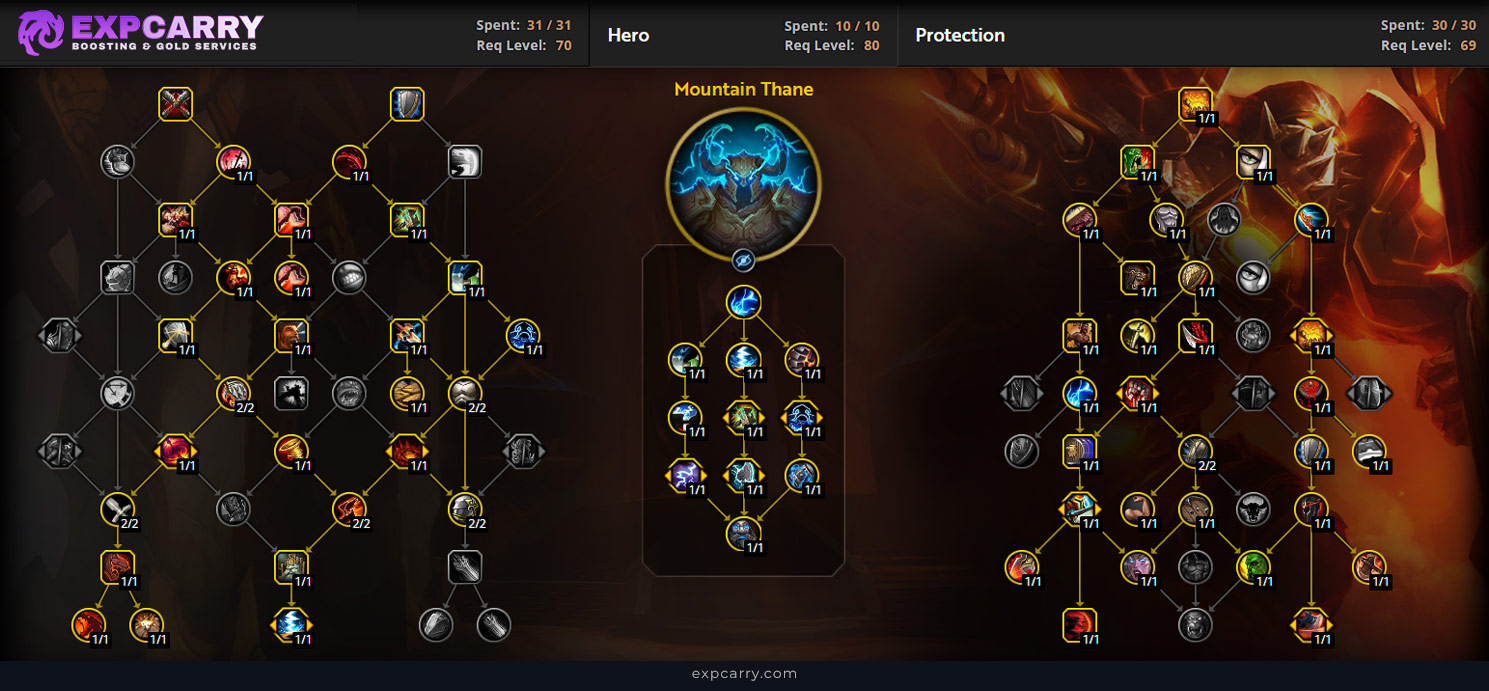
Task: Choose the golden horn class talent
Action: (291, 451)
